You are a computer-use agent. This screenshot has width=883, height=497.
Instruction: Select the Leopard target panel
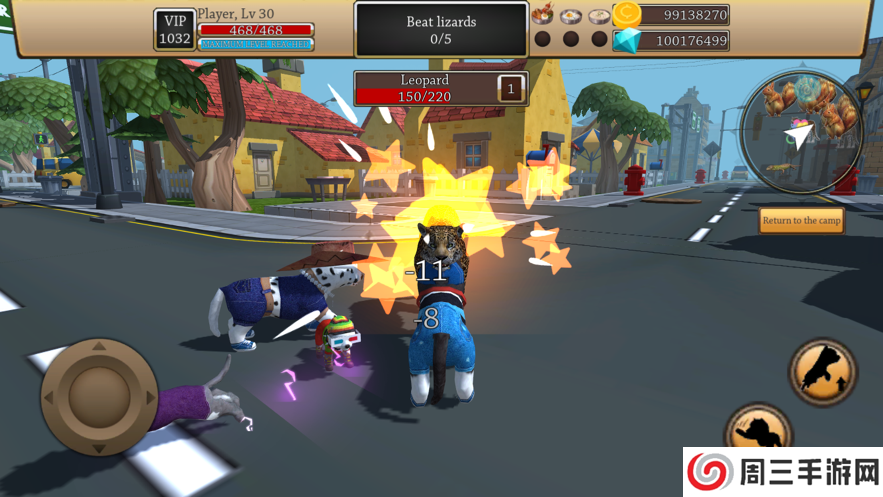[x=441, y=88]
